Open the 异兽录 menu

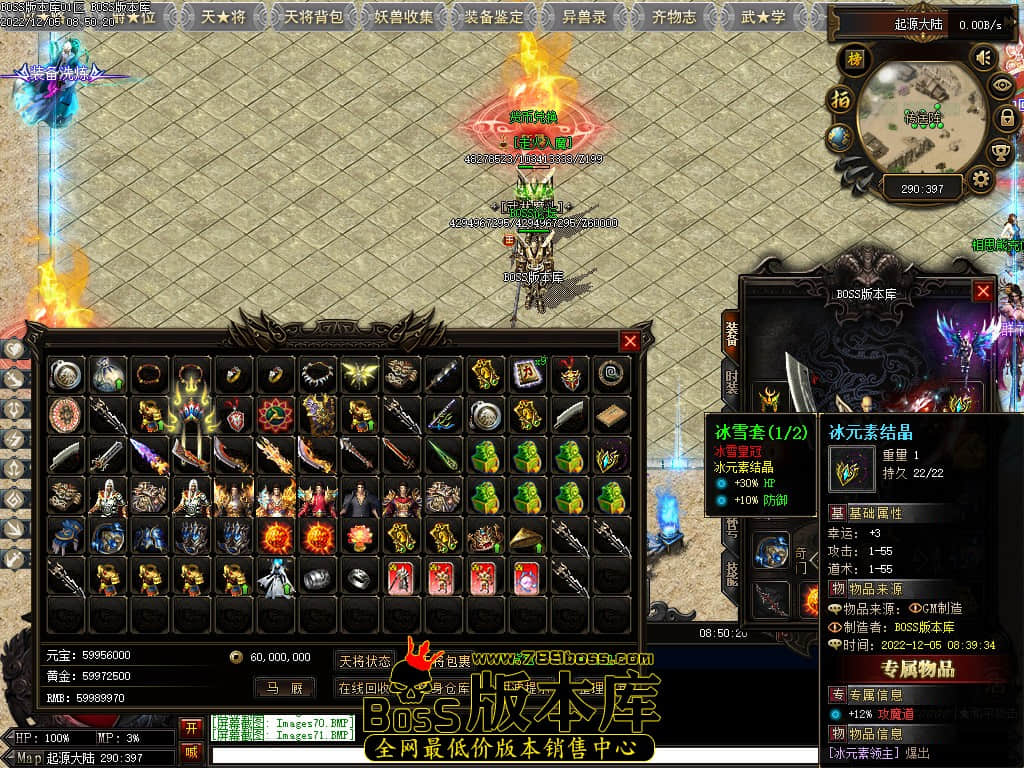pyautogui.click(x=583, y=16)
